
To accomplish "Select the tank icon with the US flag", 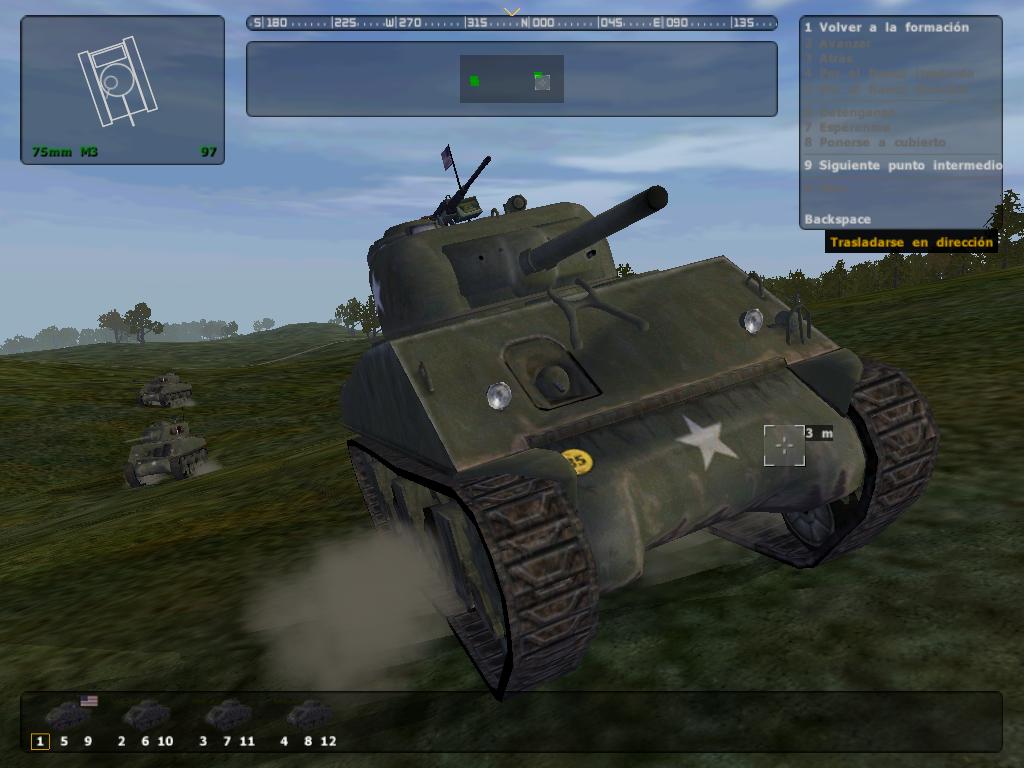I will 68,714.
